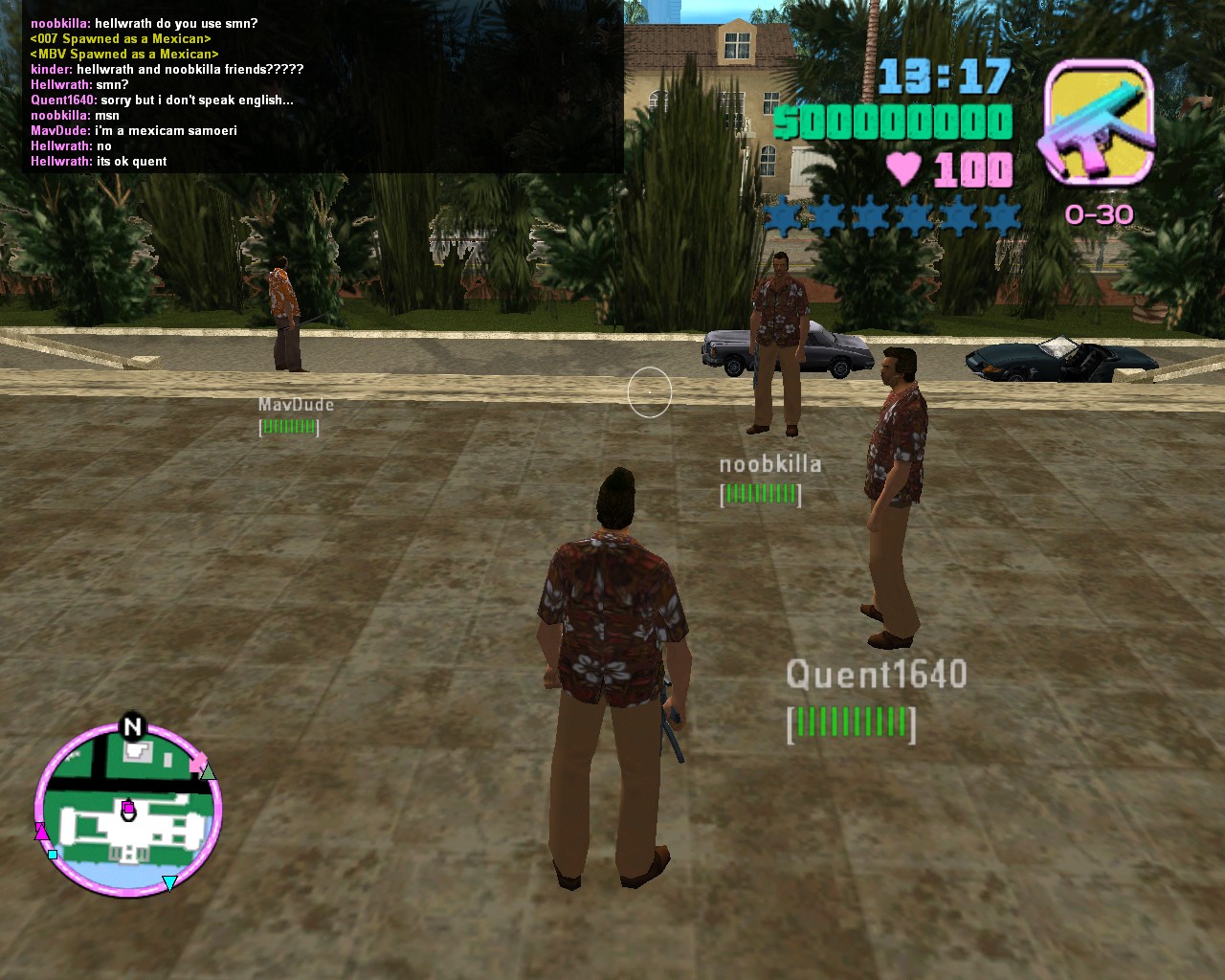The width and height of the screenshot is (1225, 980).
Task: Select the MavDude player name tag
Action: click(x=296, y=405)
